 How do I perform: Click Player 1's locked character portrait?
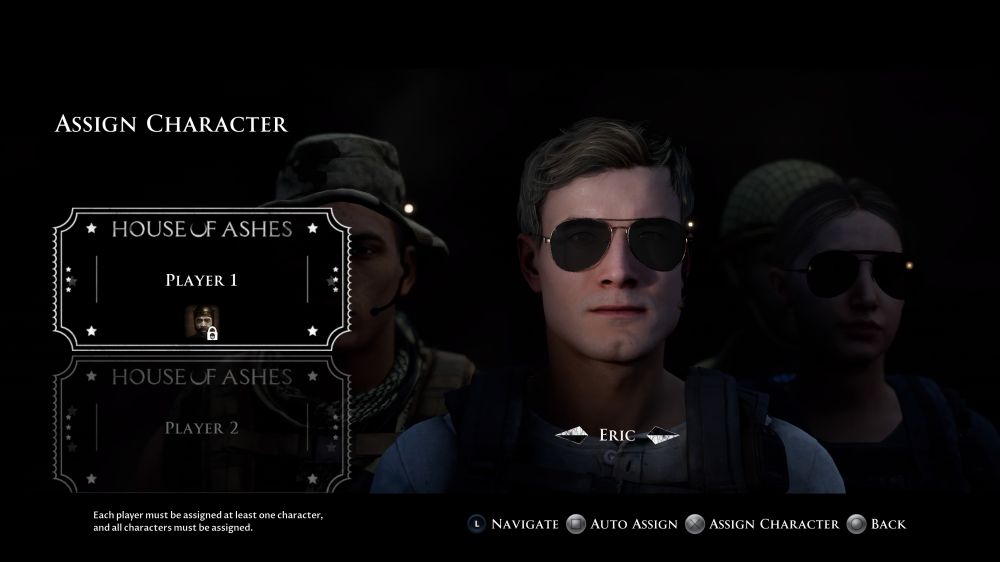coord(201,323)
